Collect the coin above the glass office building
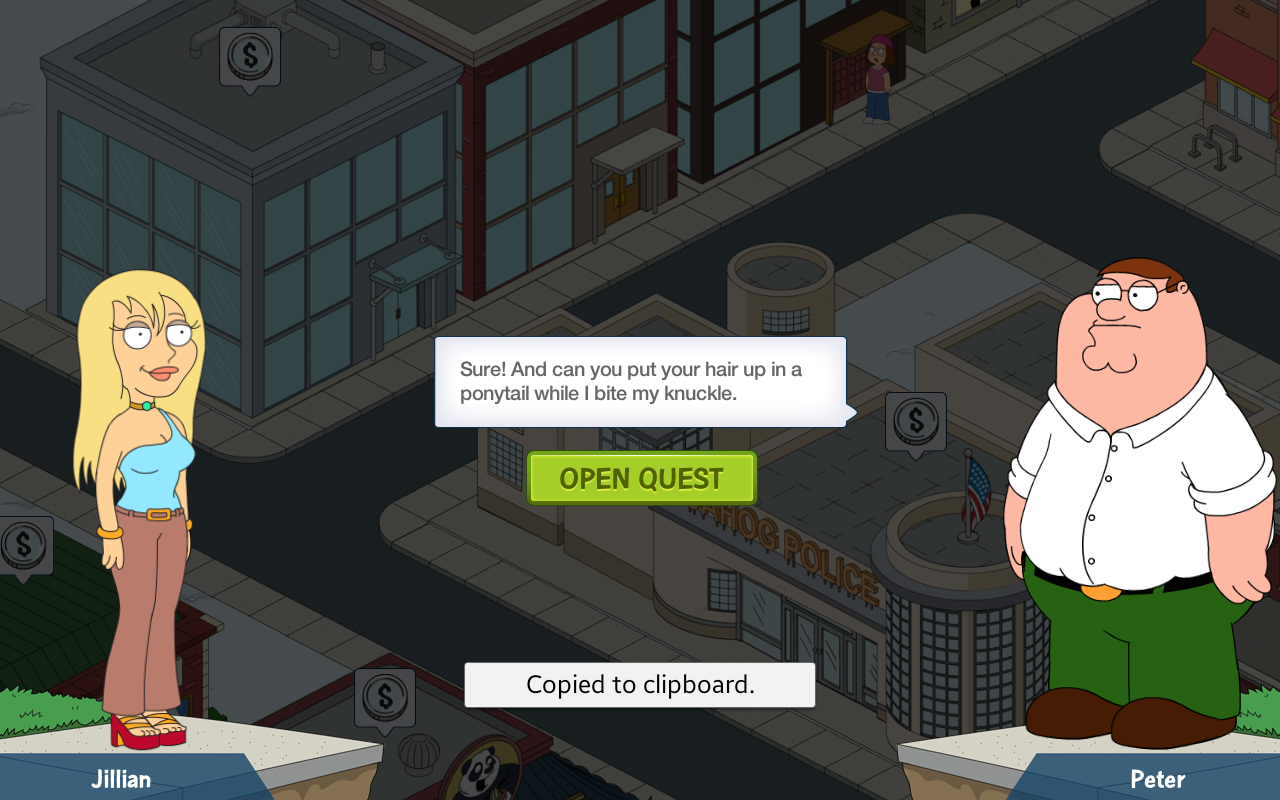Screen dimensions: 1280x800 point(249,56)
